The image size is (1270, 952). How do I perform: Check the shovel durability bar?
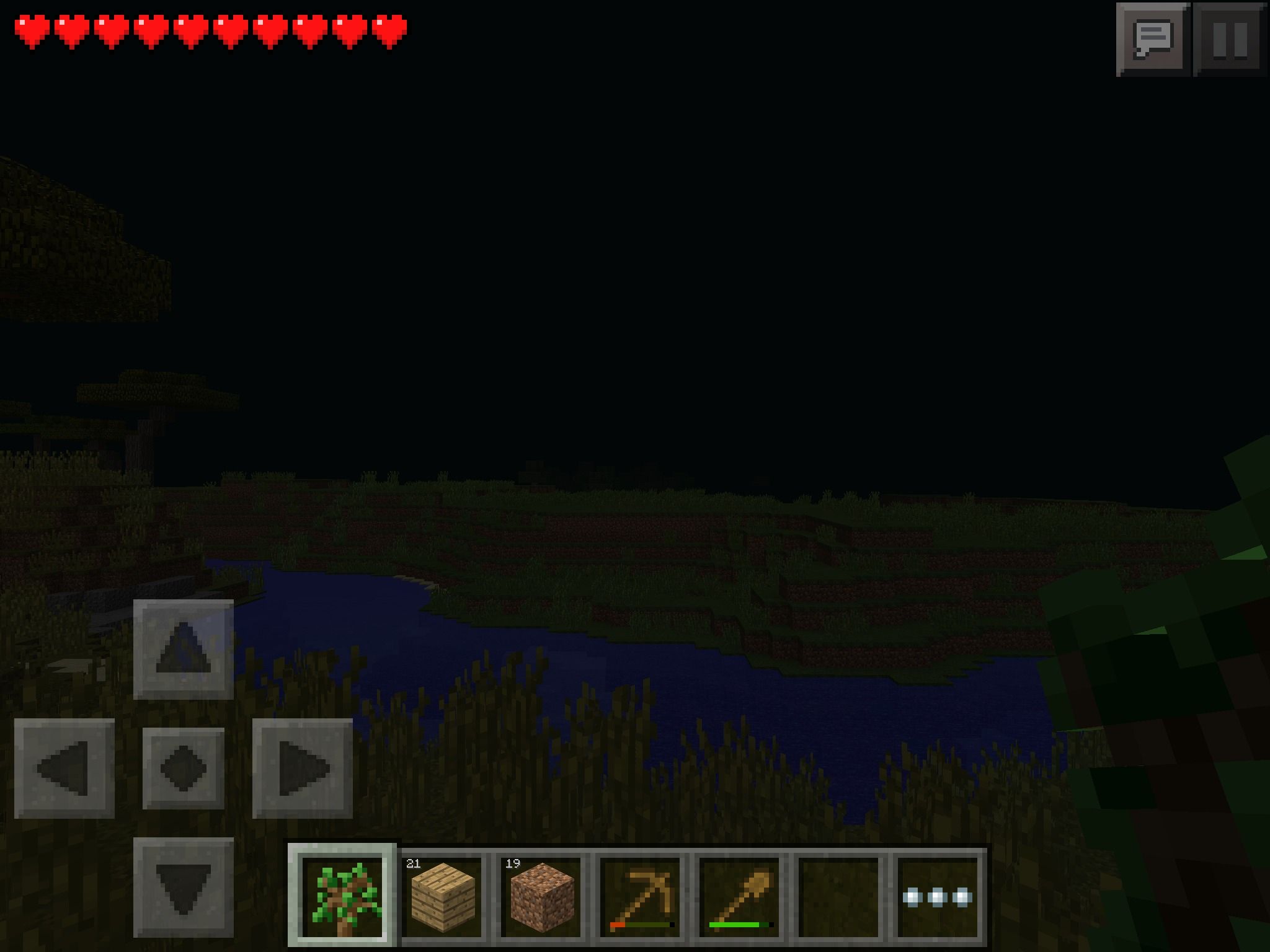coord(742,924)
